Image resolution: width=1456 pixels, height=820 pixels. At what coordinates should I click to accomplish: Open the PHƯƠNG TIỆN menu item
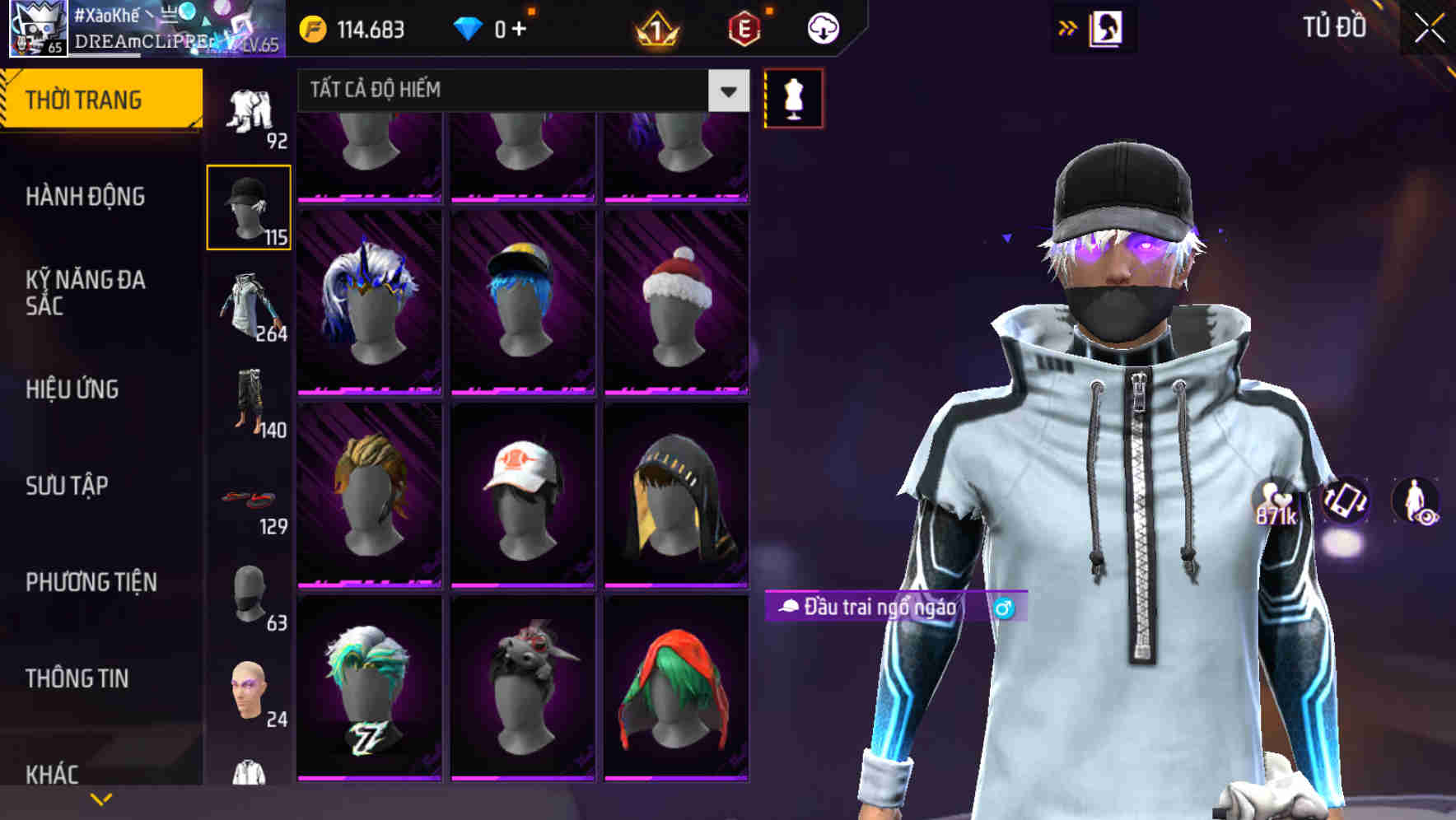[x=91, y=581]
